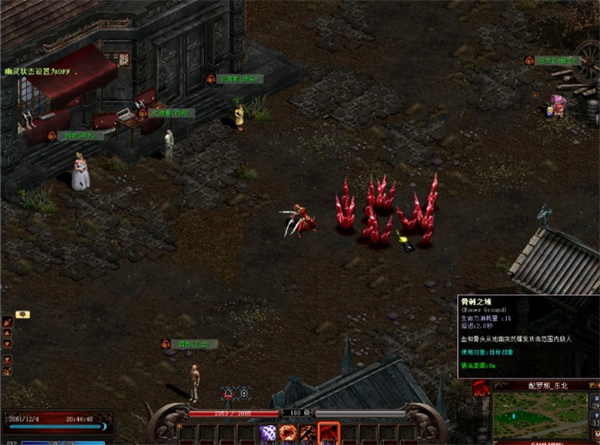
Task: Activate the fiery swirl skill slot
Action: coord(288,434)
